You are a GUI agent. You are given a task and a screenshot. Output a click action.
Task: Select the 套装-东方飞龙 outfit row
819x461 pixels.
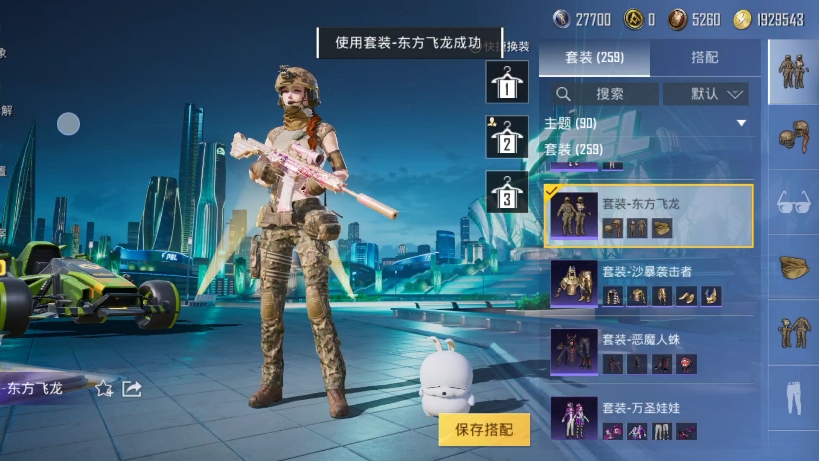click(648, 215)
